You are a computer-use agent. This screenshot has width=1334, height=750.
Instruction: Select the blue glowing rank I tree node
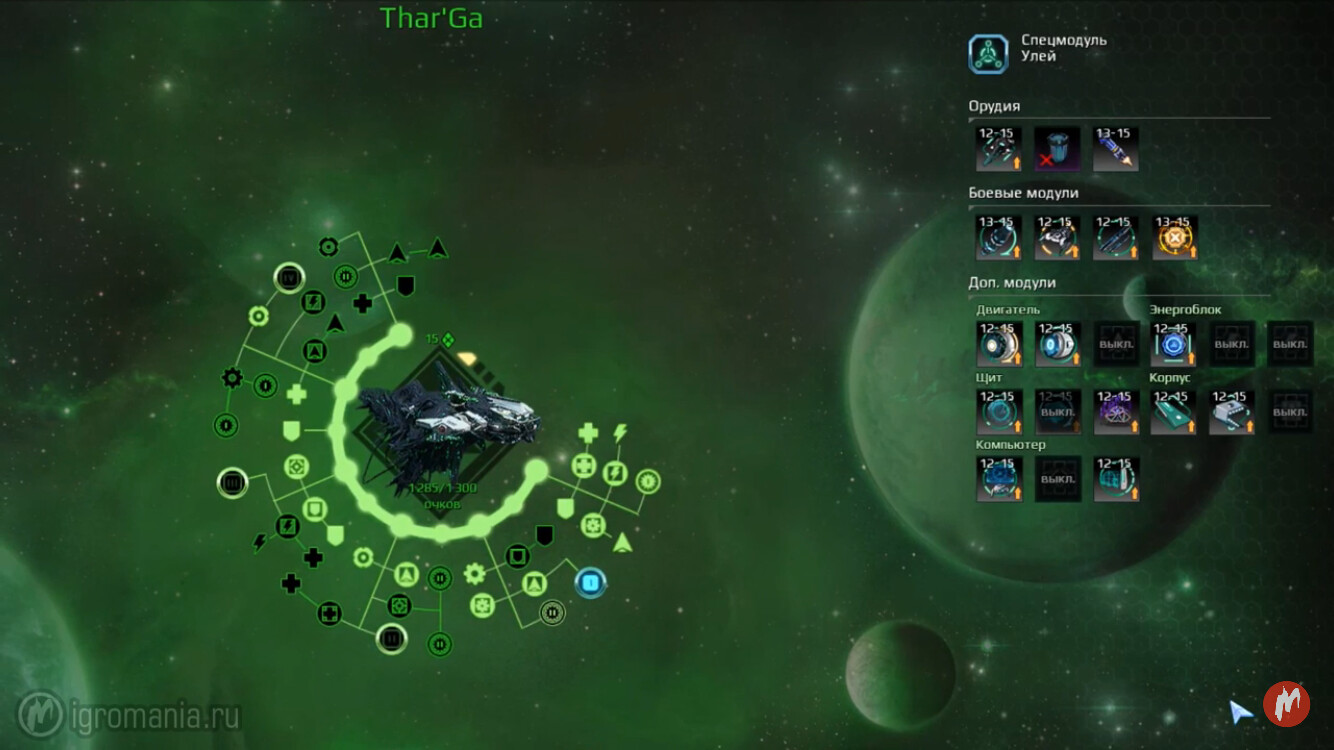[x=590, y=581]
